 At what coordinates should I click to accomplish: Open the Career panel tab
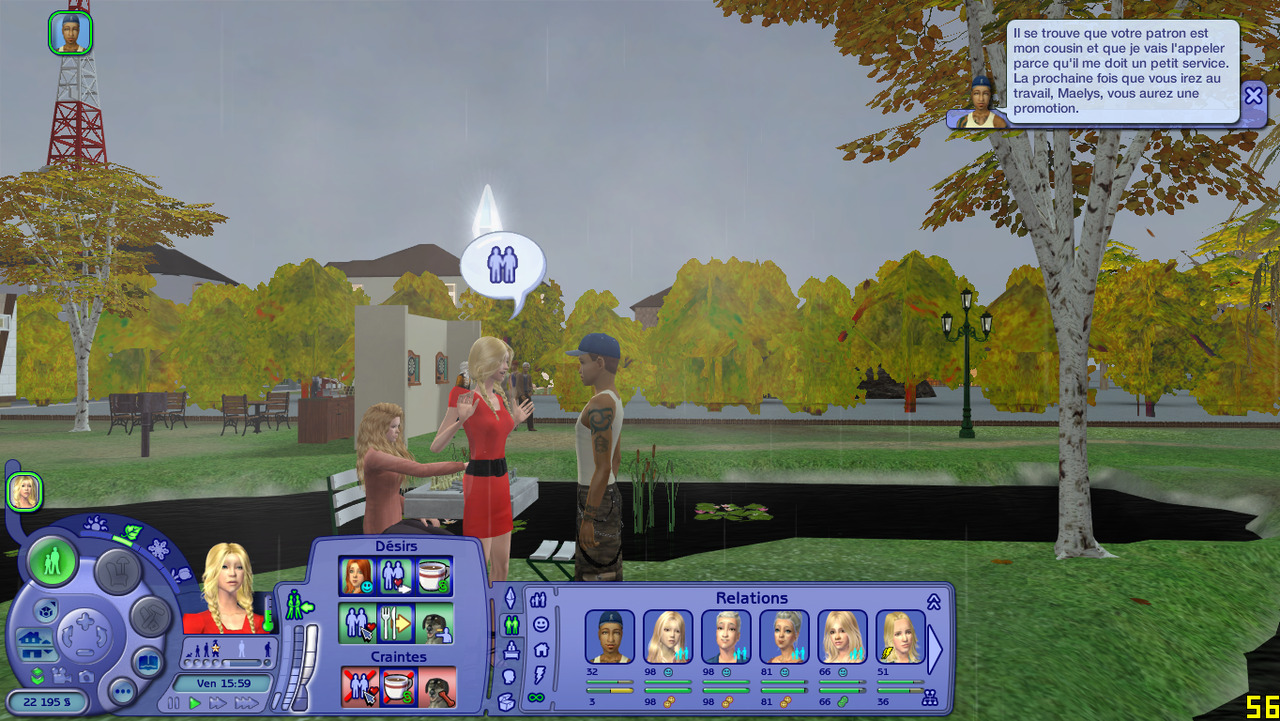click(511, 651)
